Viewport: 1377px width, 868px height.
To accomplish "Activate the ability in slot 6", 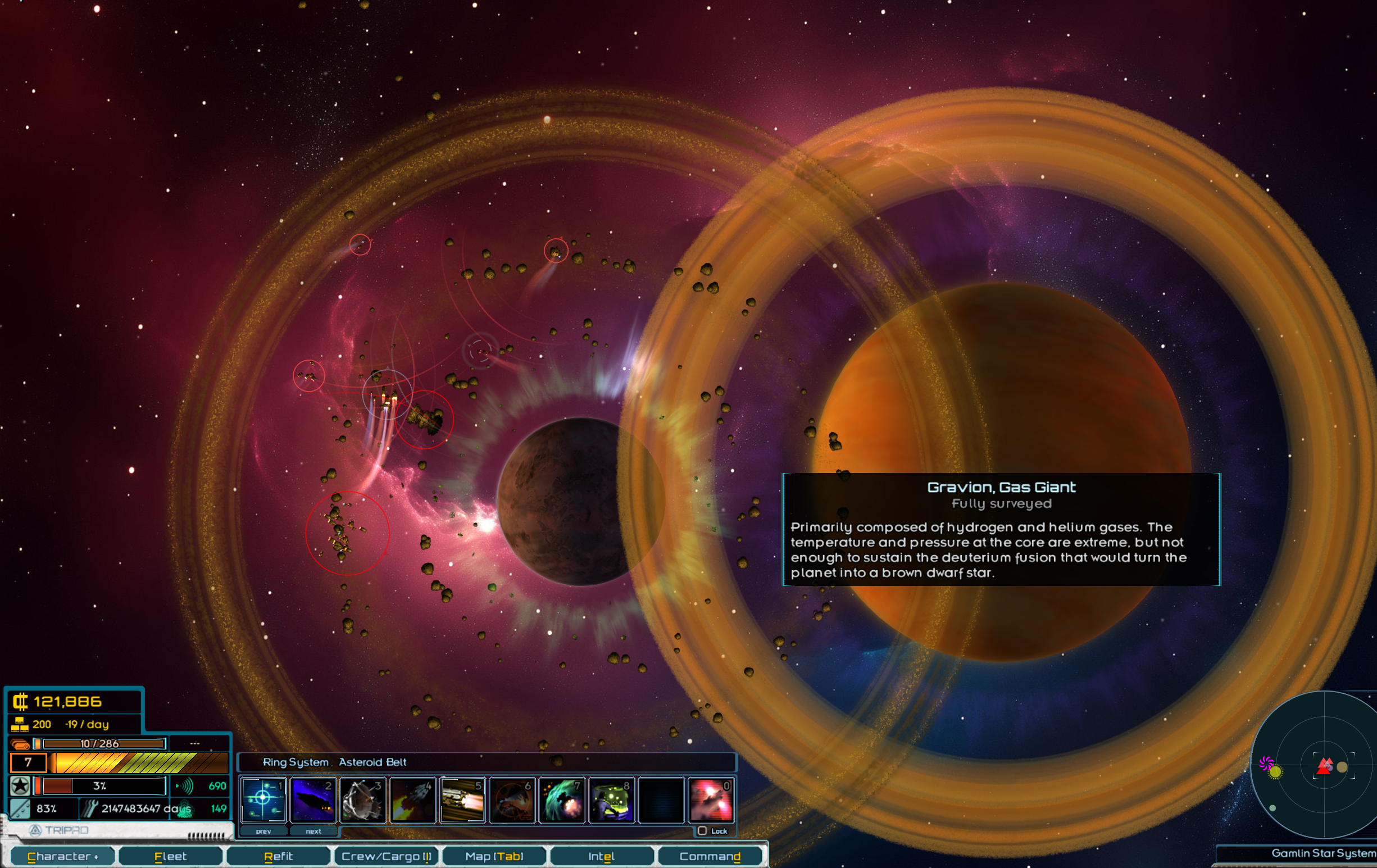I will tap(512, 799).
